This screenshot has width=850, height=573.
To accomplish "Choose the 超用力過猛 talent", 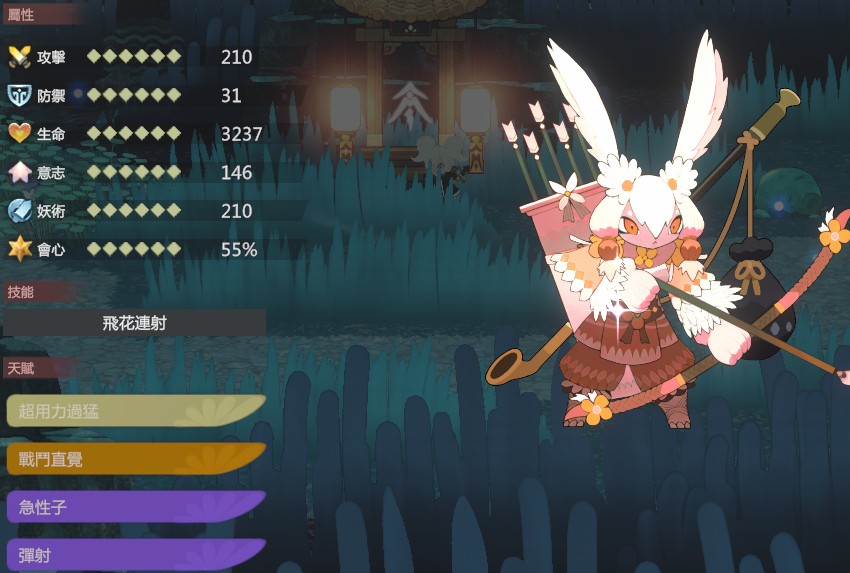I will 135,411.
